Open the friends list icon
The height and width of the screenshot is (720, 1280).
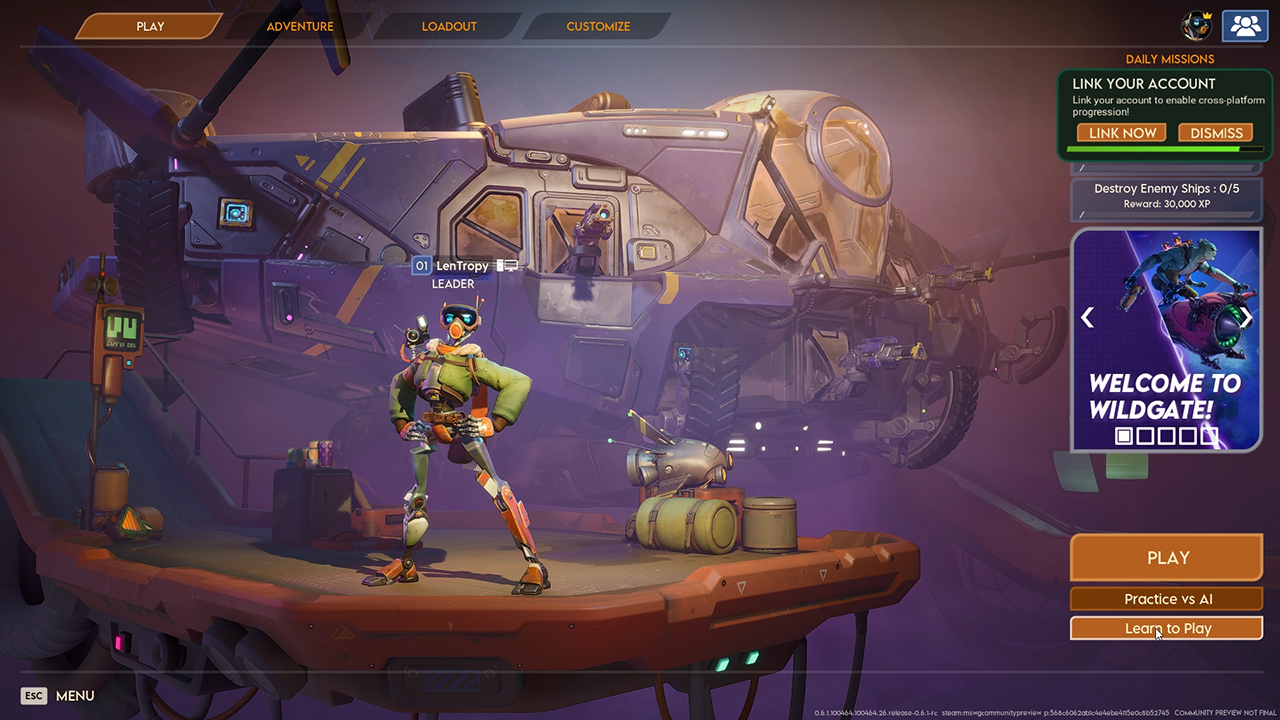coord(1245,26)
